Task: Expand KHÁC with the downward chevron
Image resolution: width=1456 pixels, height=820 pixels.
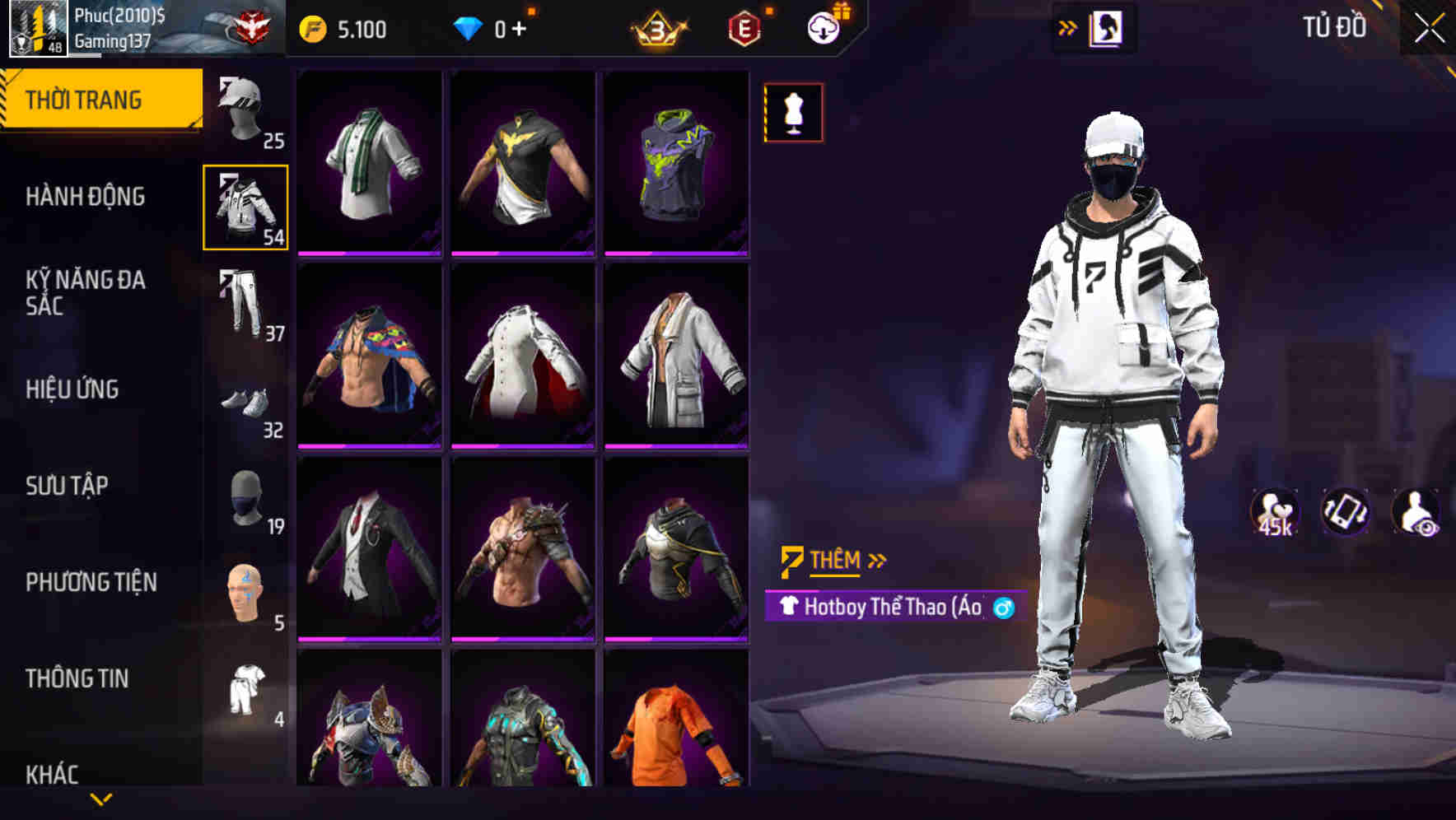Action: (x=103, y=798)
